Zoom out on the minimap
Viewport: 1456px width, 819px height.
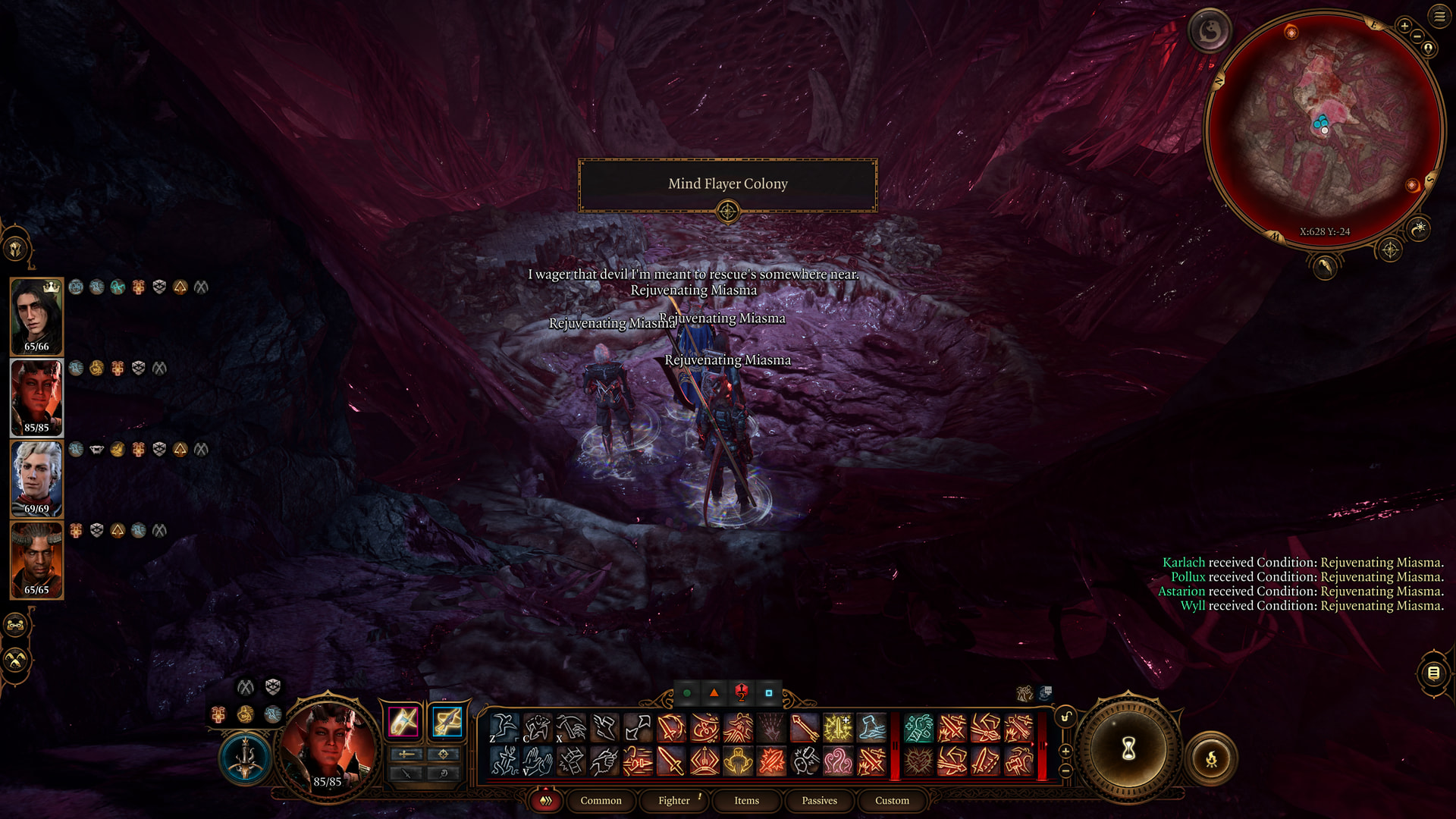(1417, 36)
